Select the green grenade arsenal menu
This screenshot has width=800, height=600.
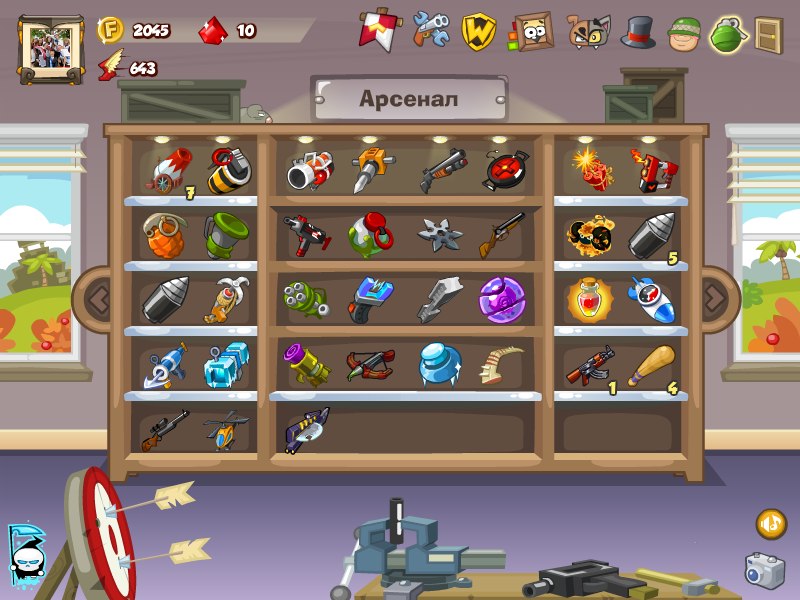pyautogui.click(x=727, y=33)
